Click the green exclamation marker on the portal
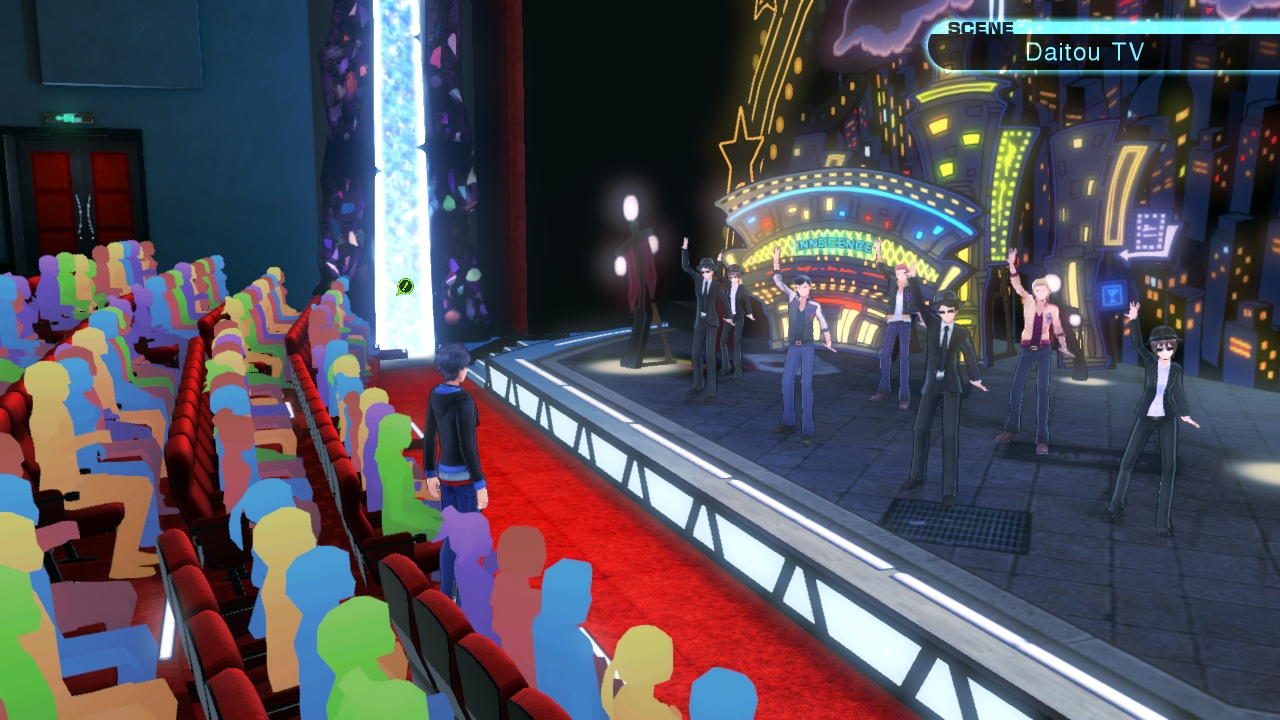 (x=405, y=287)
